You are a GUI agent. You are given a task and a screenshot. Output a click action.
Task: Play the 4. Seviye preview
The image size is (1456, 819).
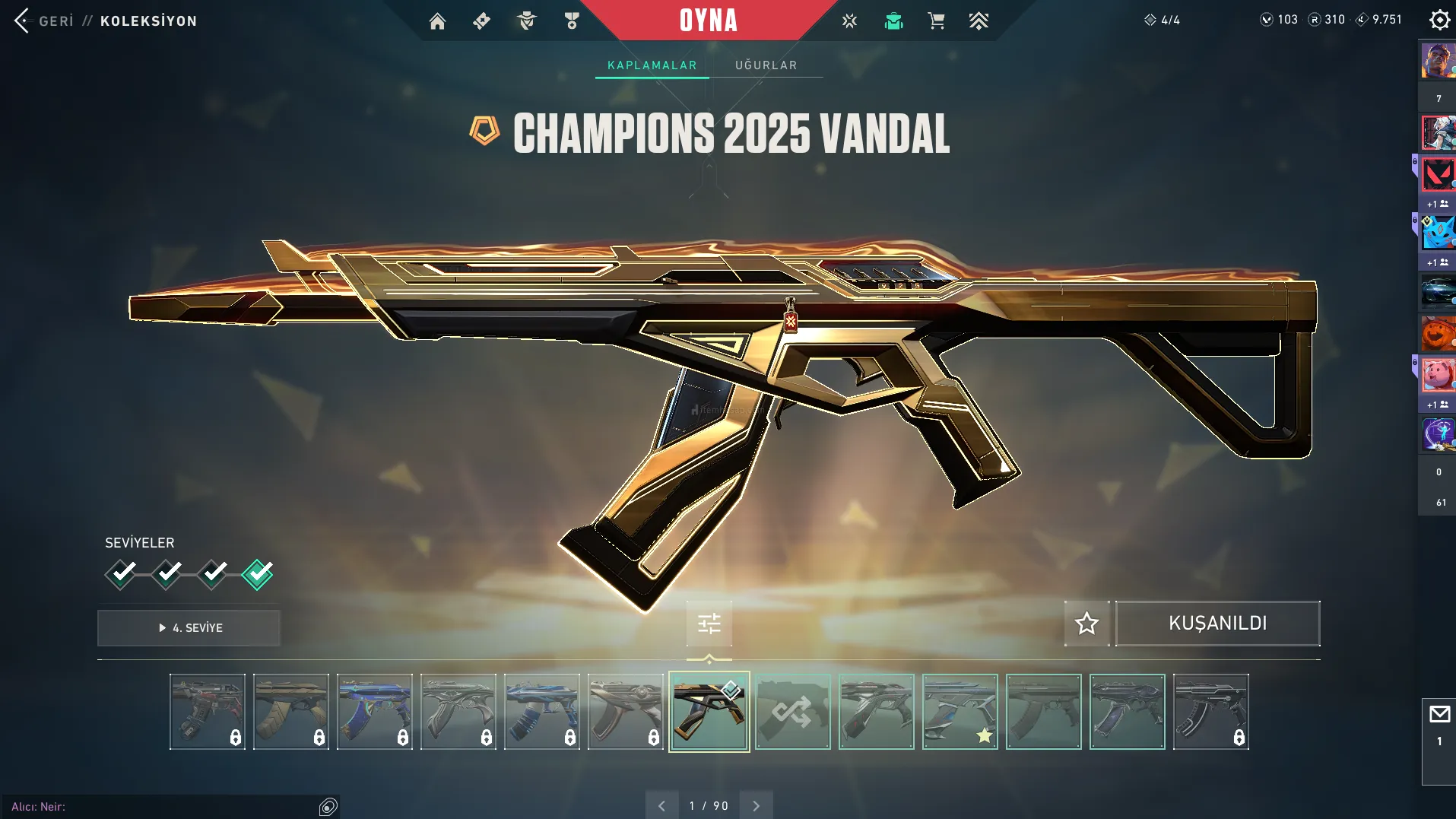(x=189, y=628)
